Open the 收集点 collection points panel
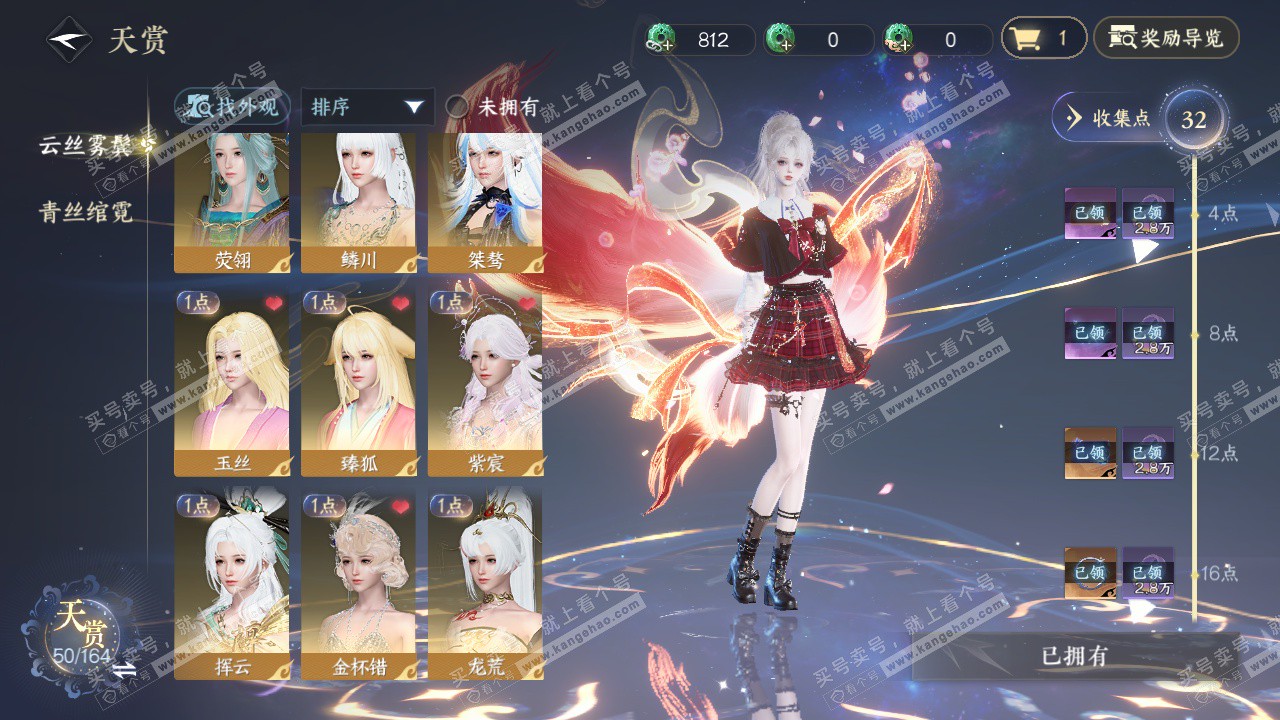Image resolution: width=1280 pixels, height=720 pixels. click(x=1110, y=118)
